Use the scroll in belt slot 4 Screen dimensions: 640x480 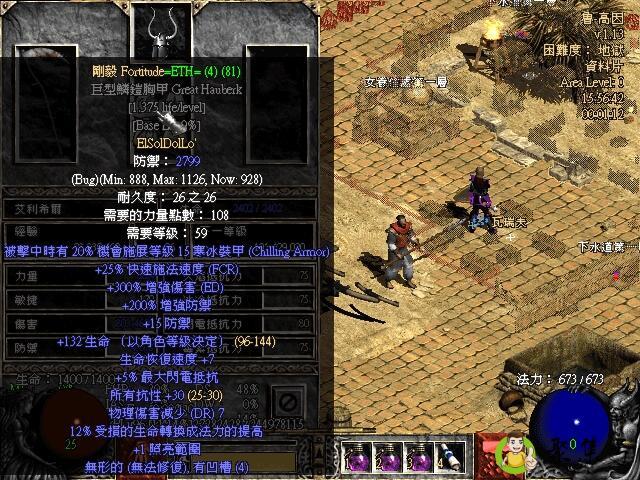point(449,457)
